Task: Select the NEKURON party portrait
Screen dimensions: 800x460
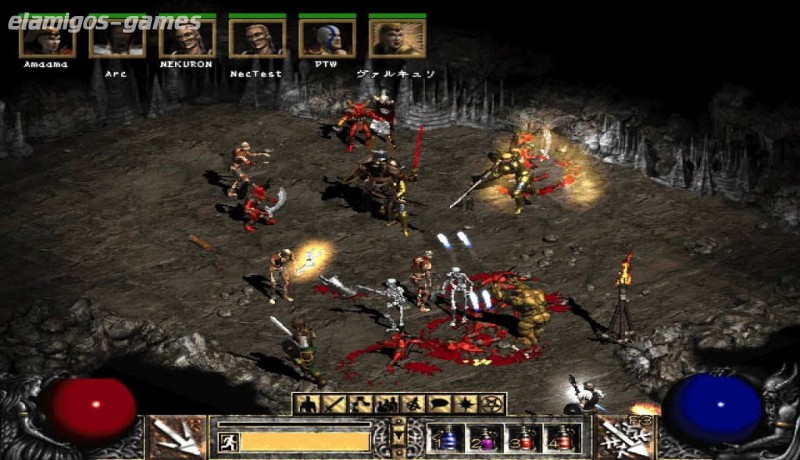Action: pyautogui.click(x=187, y=38)
